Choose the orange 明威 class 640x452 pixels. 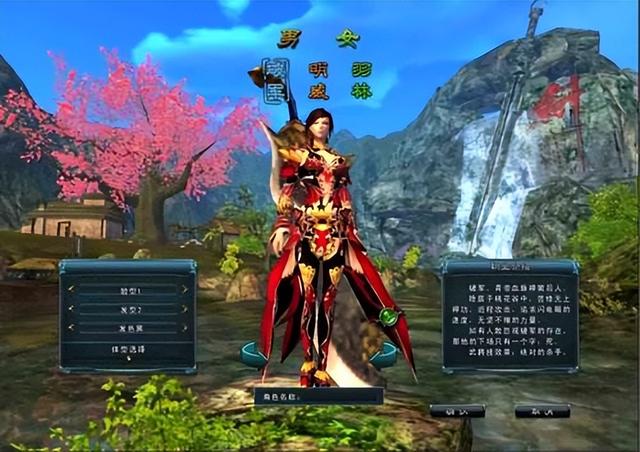[318, 83]
